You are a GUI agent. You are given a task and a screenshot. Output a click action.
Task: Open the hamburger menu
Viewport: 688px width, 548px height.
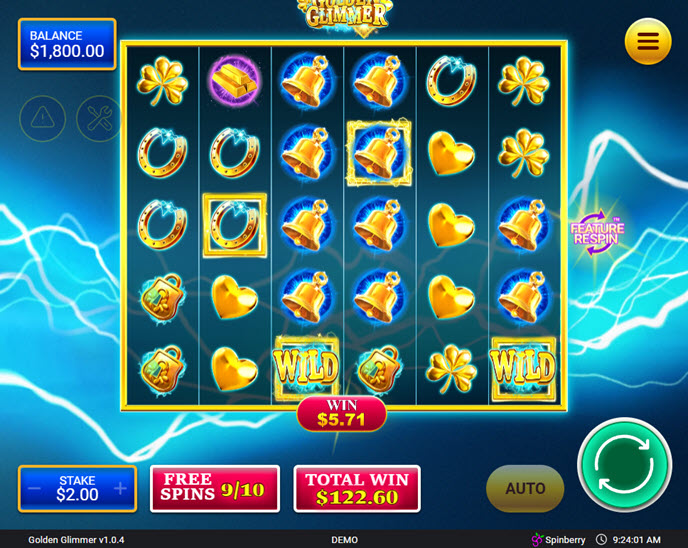click(647, 41)
